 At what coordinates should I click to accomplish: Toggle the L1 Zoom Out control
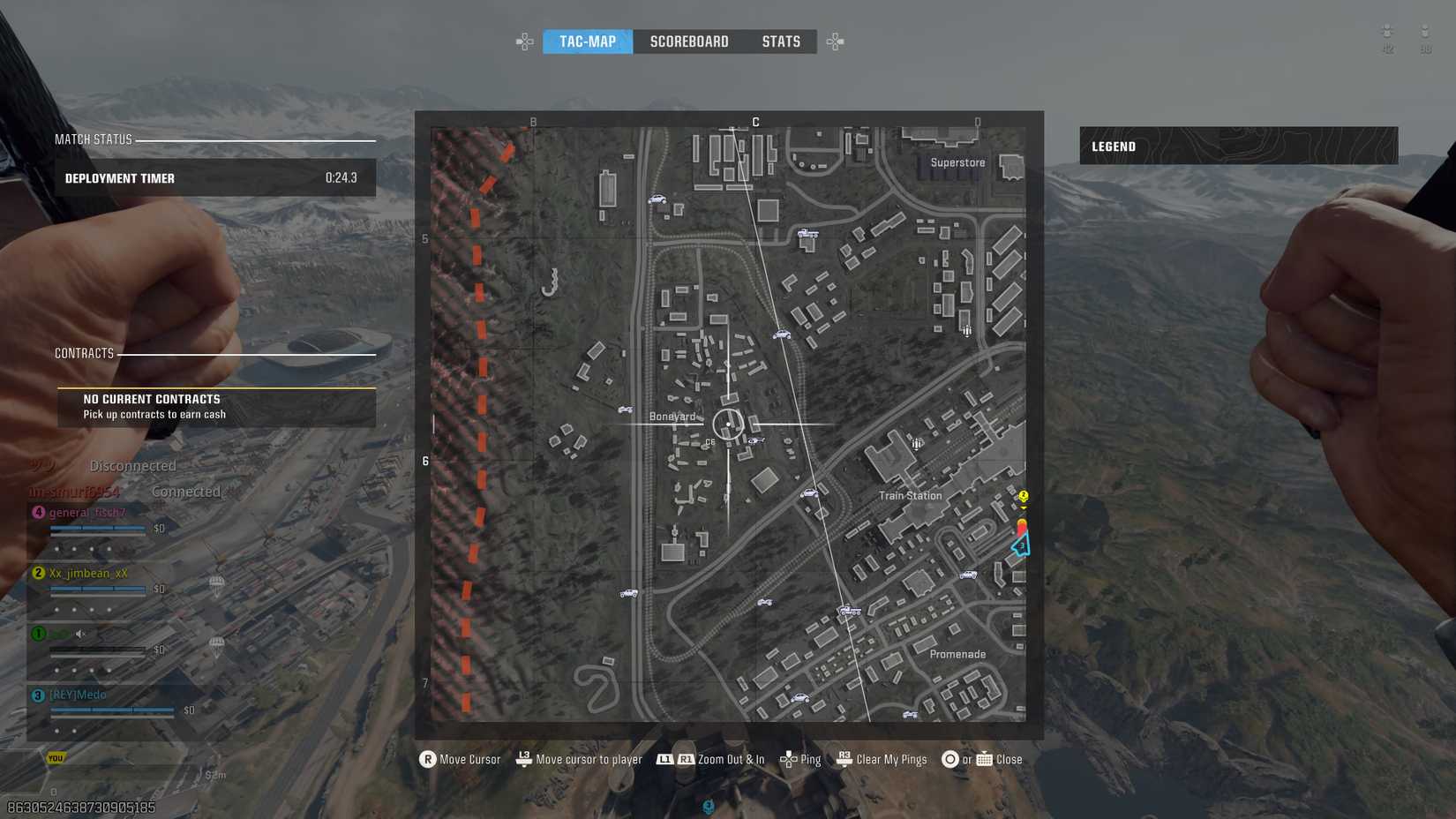pyautogui.click(x=663, y=759)
